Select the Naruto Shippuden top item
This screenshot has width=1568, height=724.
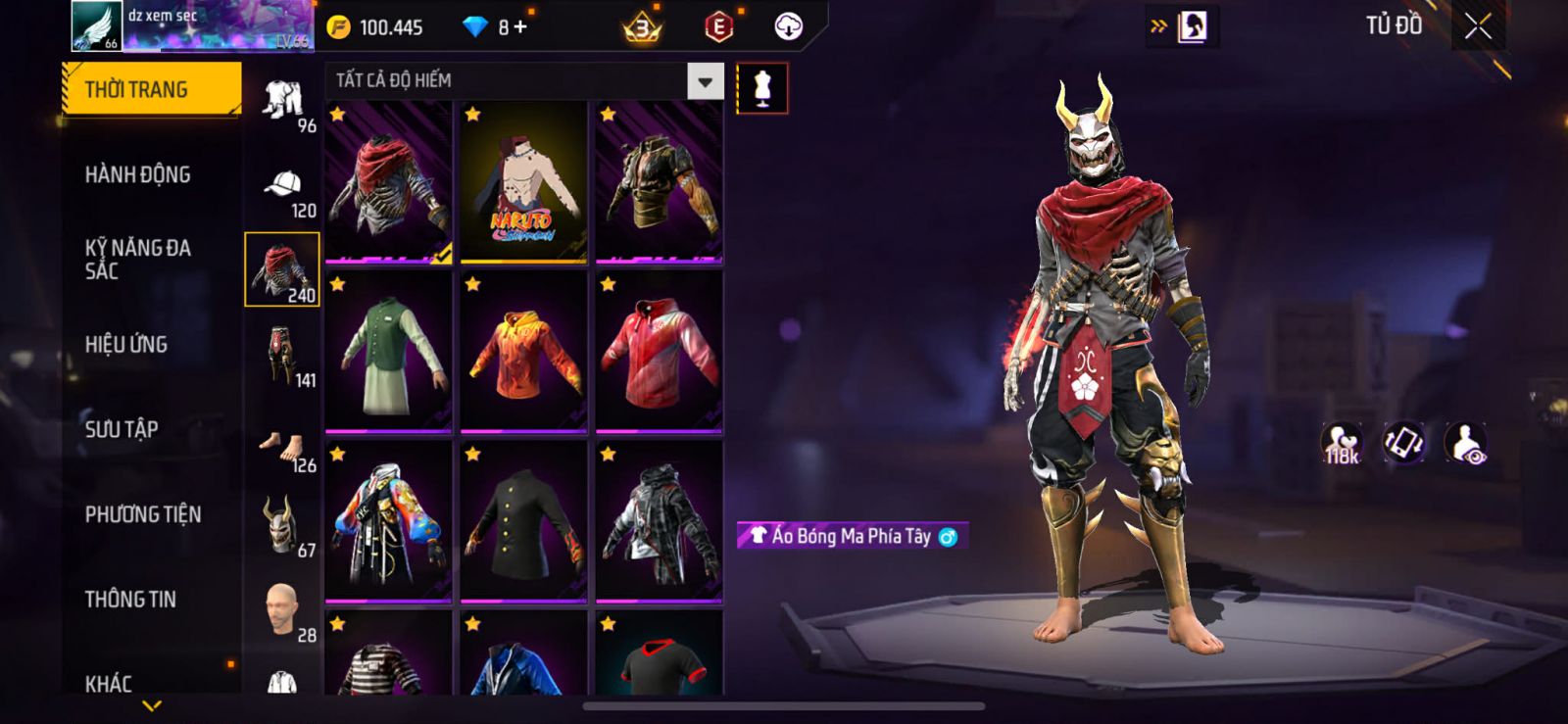pos(523,182)
